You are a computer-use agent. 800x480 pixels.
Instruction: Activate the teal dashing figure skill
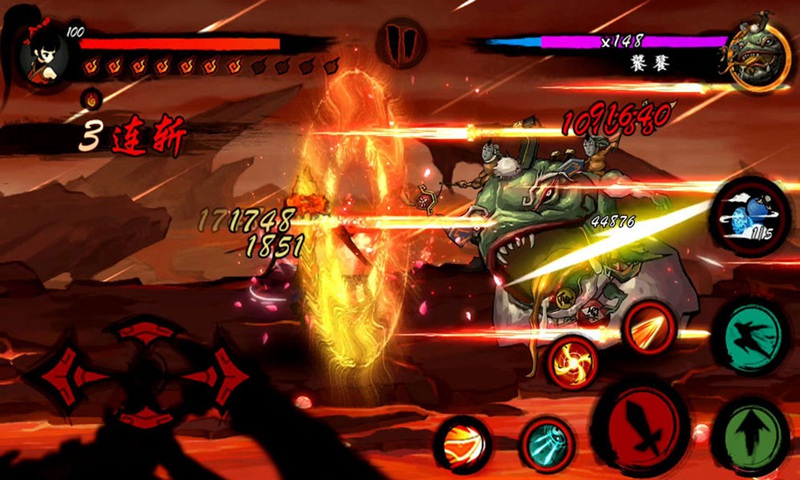[x=750, y=335]
